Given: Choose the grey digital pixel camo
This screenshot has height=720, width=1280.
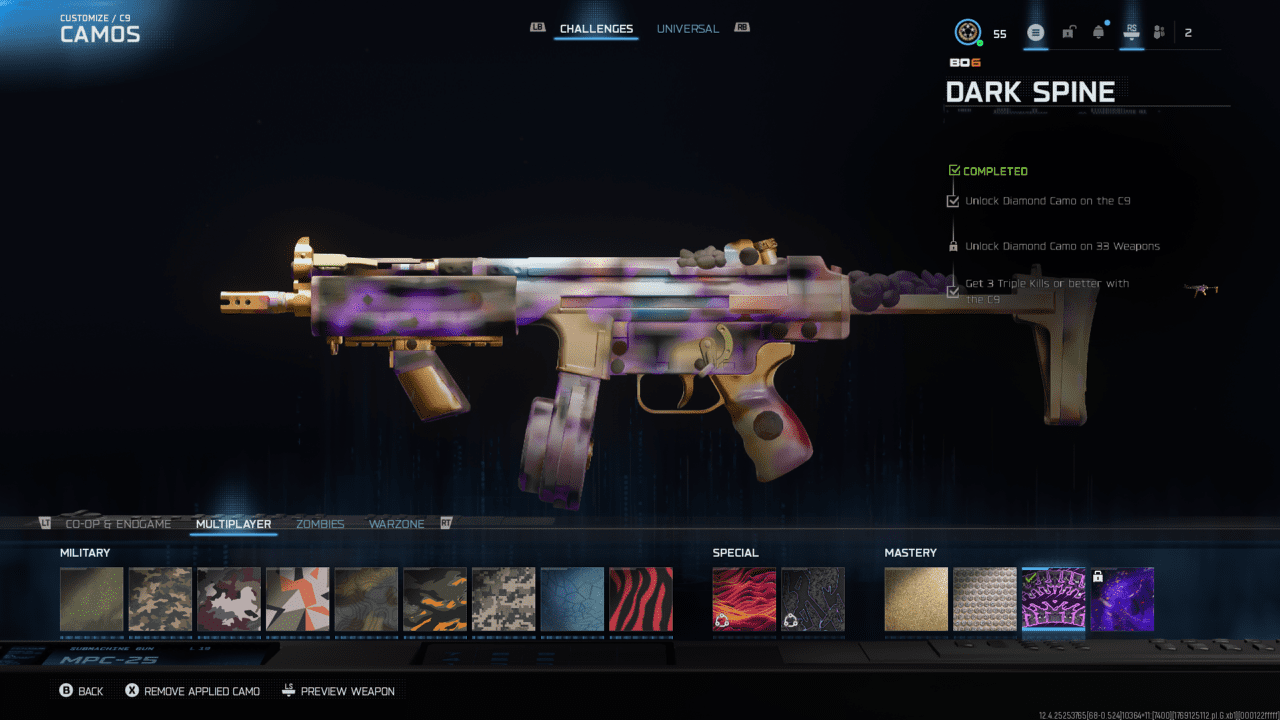Looking at the screenshot, I should point(503,599).
